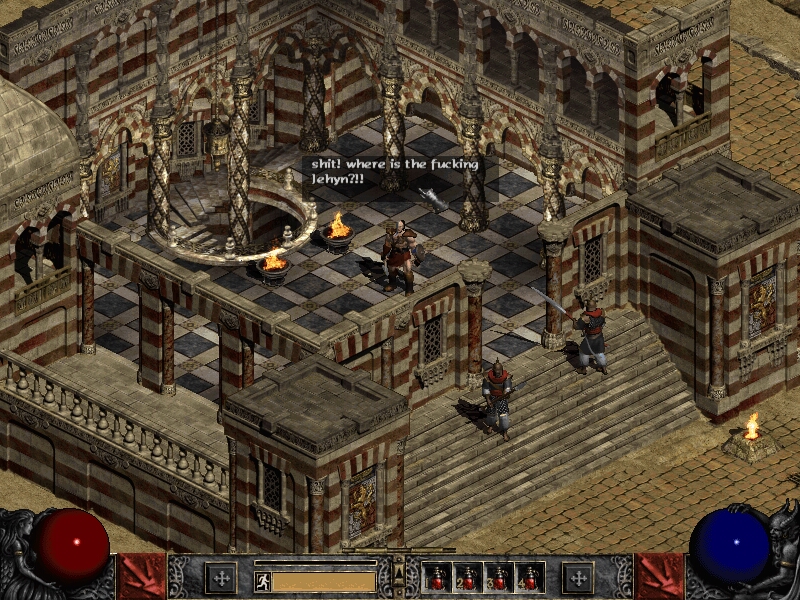Image resolution: width=800 pixels, height=600 pixels.
Task: Use the potion in belt slot 2
Action: (x=469, y=578)
